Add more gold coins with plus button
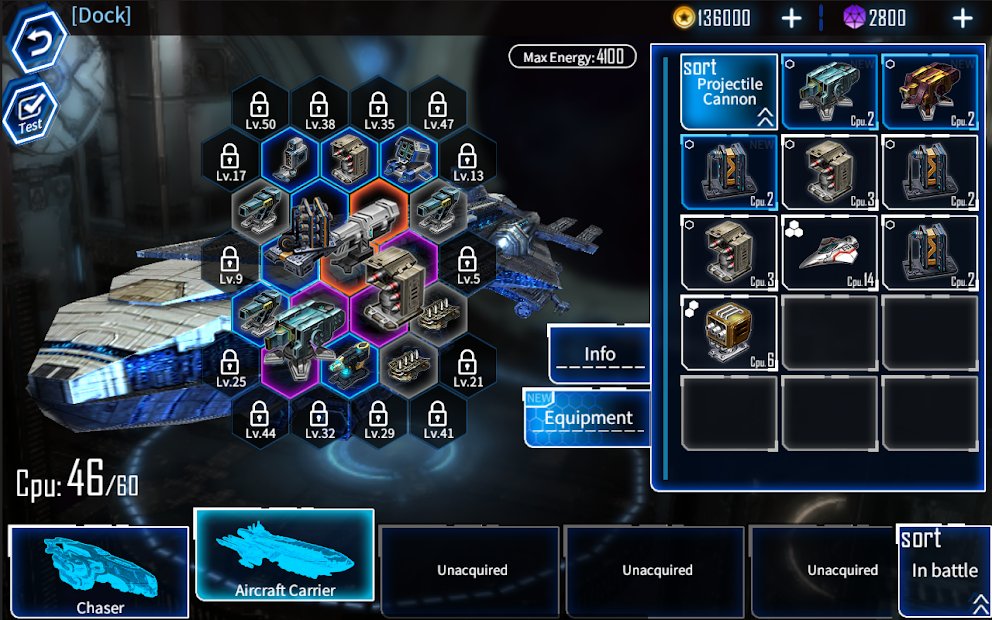The image size is (992, 620). 791,18
